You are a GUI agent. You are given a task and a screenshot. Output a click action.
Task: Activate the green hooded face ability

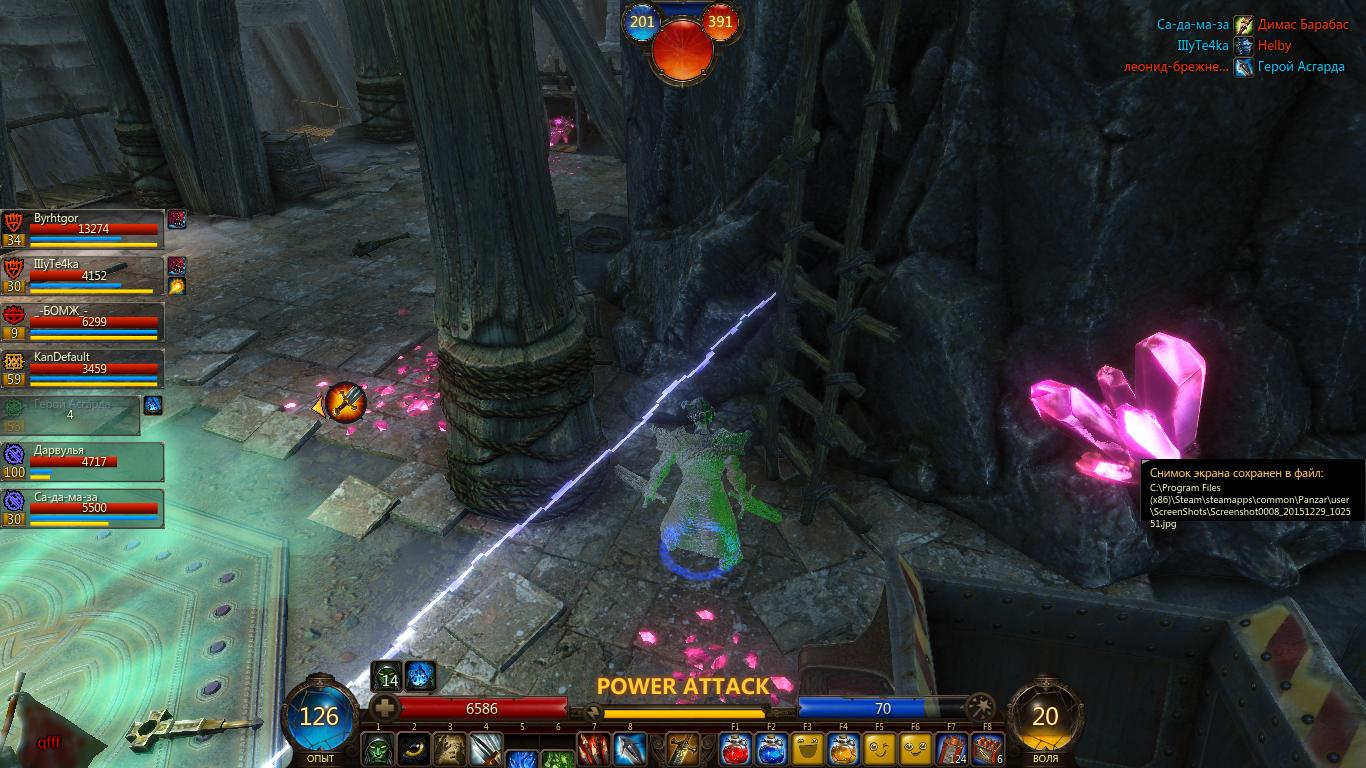coord(378,750)
